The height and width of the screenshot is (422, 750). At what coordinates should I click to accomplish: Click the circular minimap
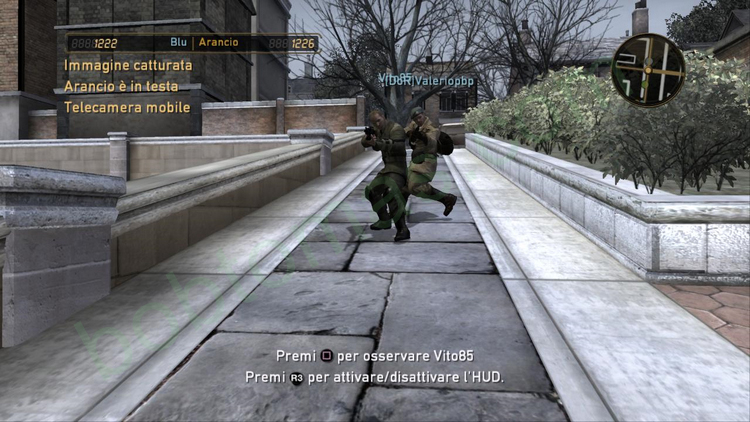pyautogui.click(x=648, y=69)
